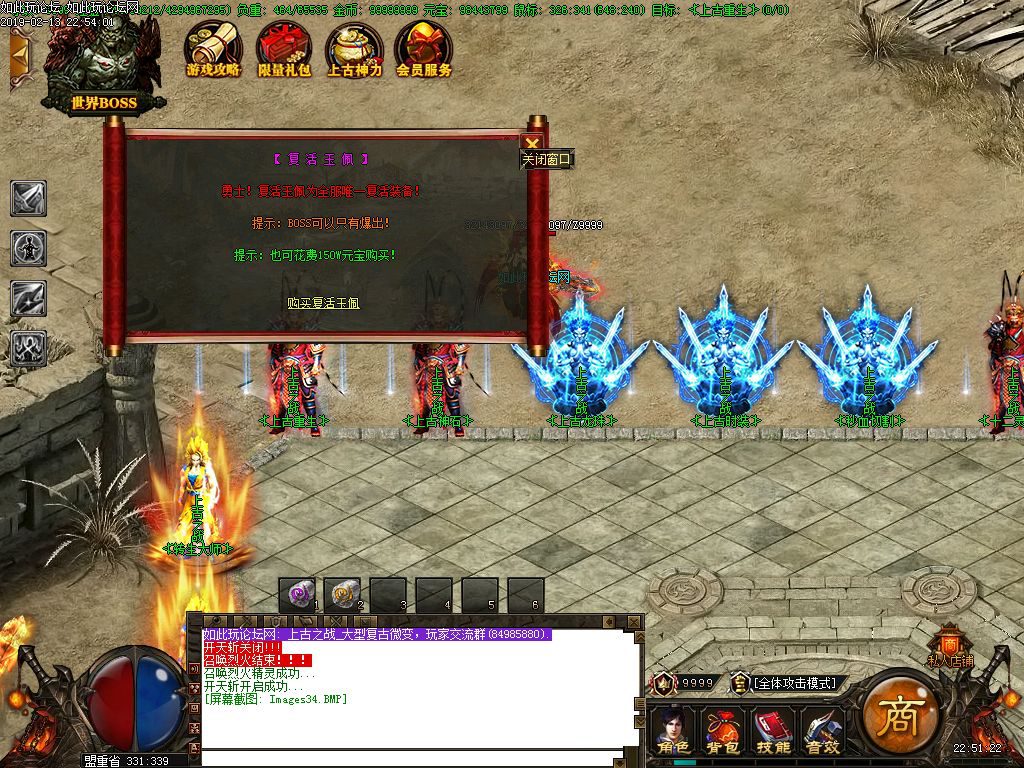Open the 上古神力 menu
The width and height of the screenshot is (1024, 768).
click(354, 50)
